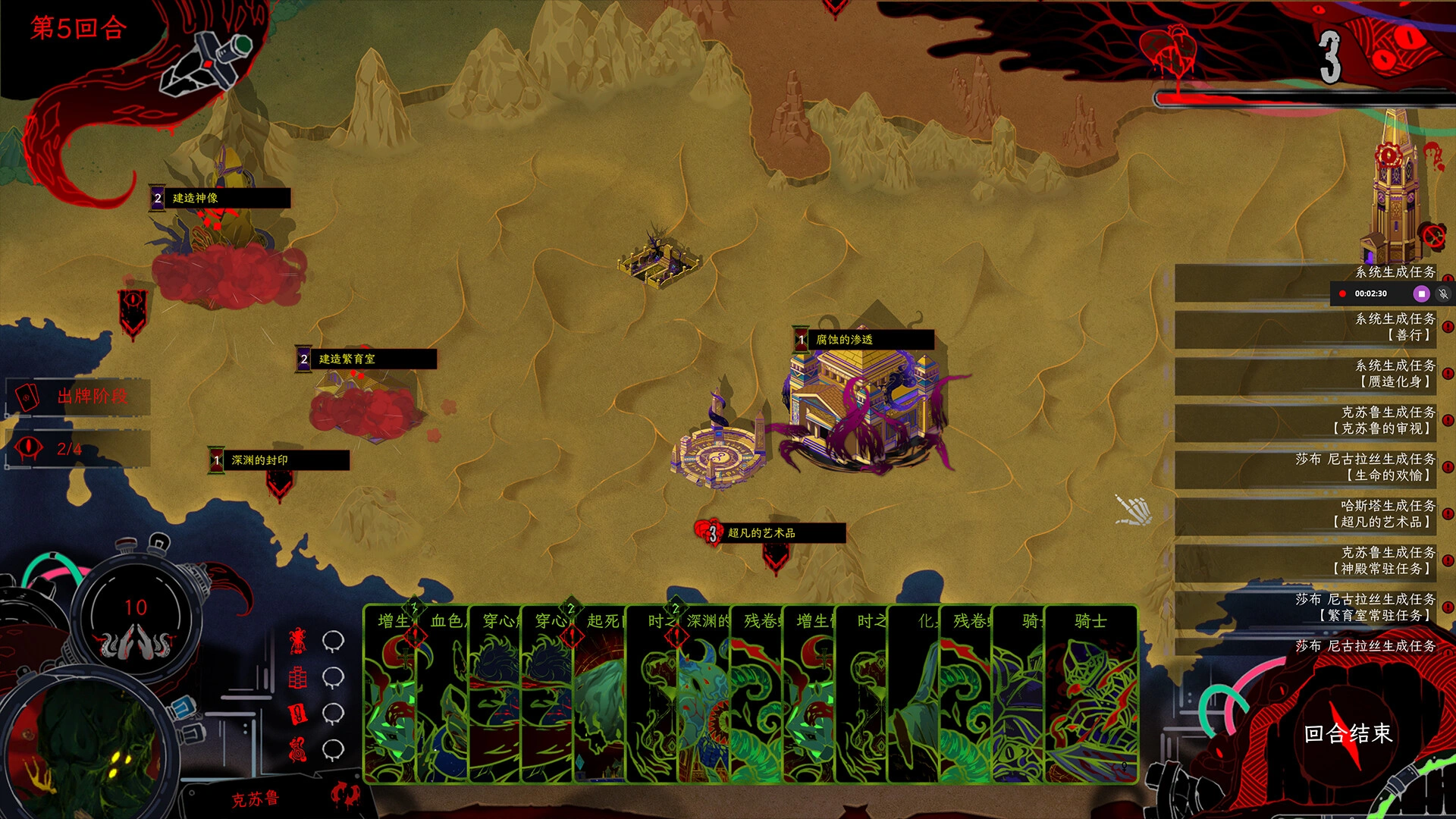Select the rightmost 骑士 card in hand
The width and height of the screenshot is (1456, 819).
pos(1090,694)
